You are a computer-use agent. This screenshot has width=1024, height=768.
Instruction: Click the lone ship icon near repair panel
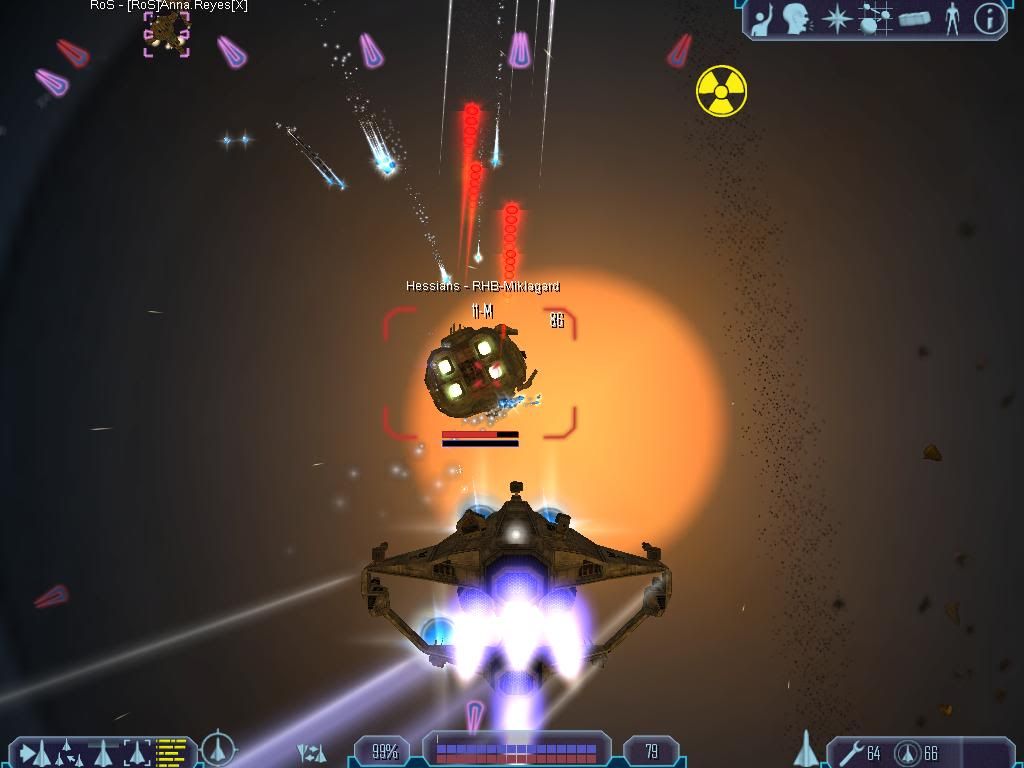tap(806, 749)
